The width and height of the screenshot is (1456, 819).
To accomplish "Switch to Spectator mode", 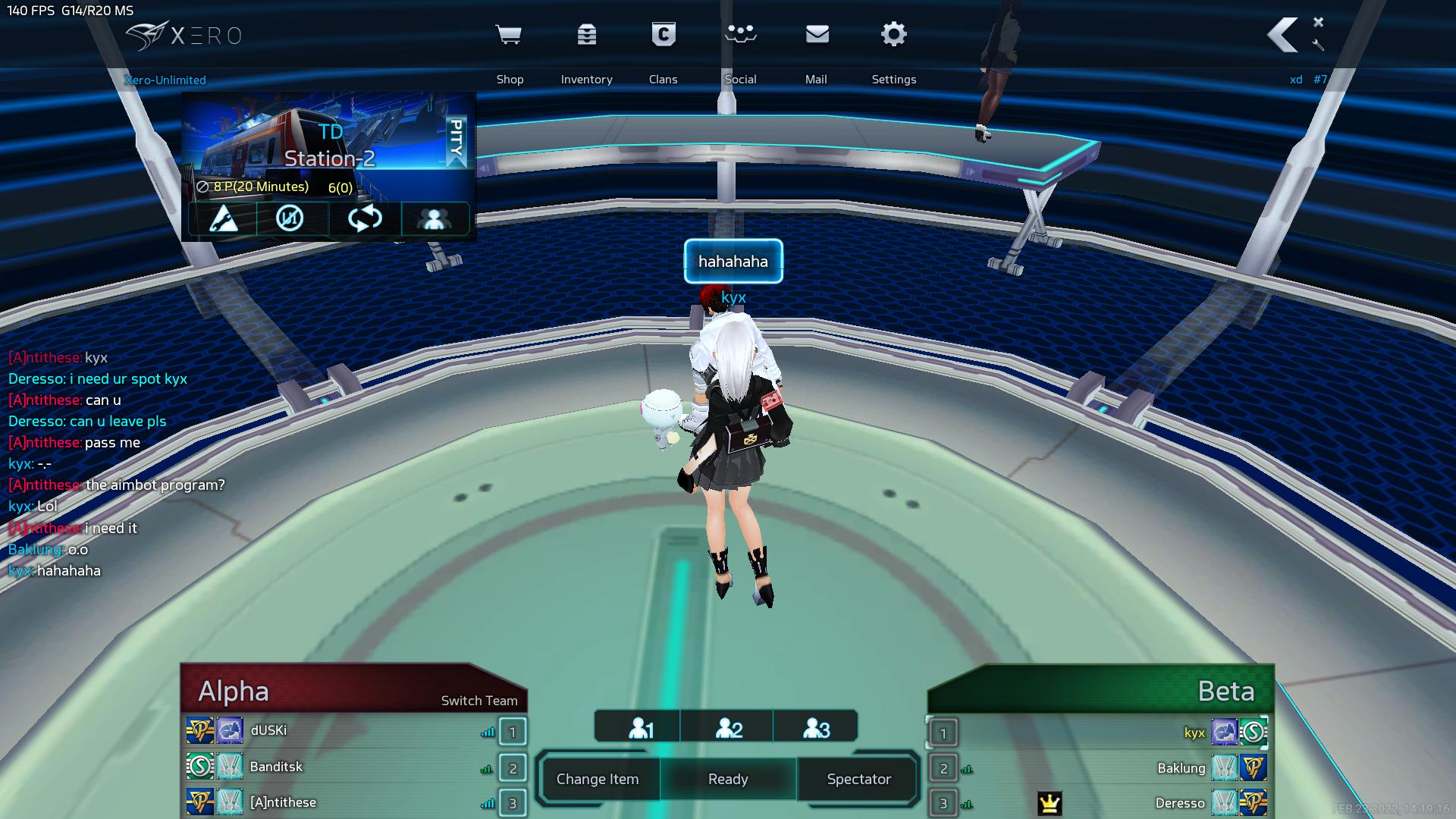I will [x=858, y=779].
